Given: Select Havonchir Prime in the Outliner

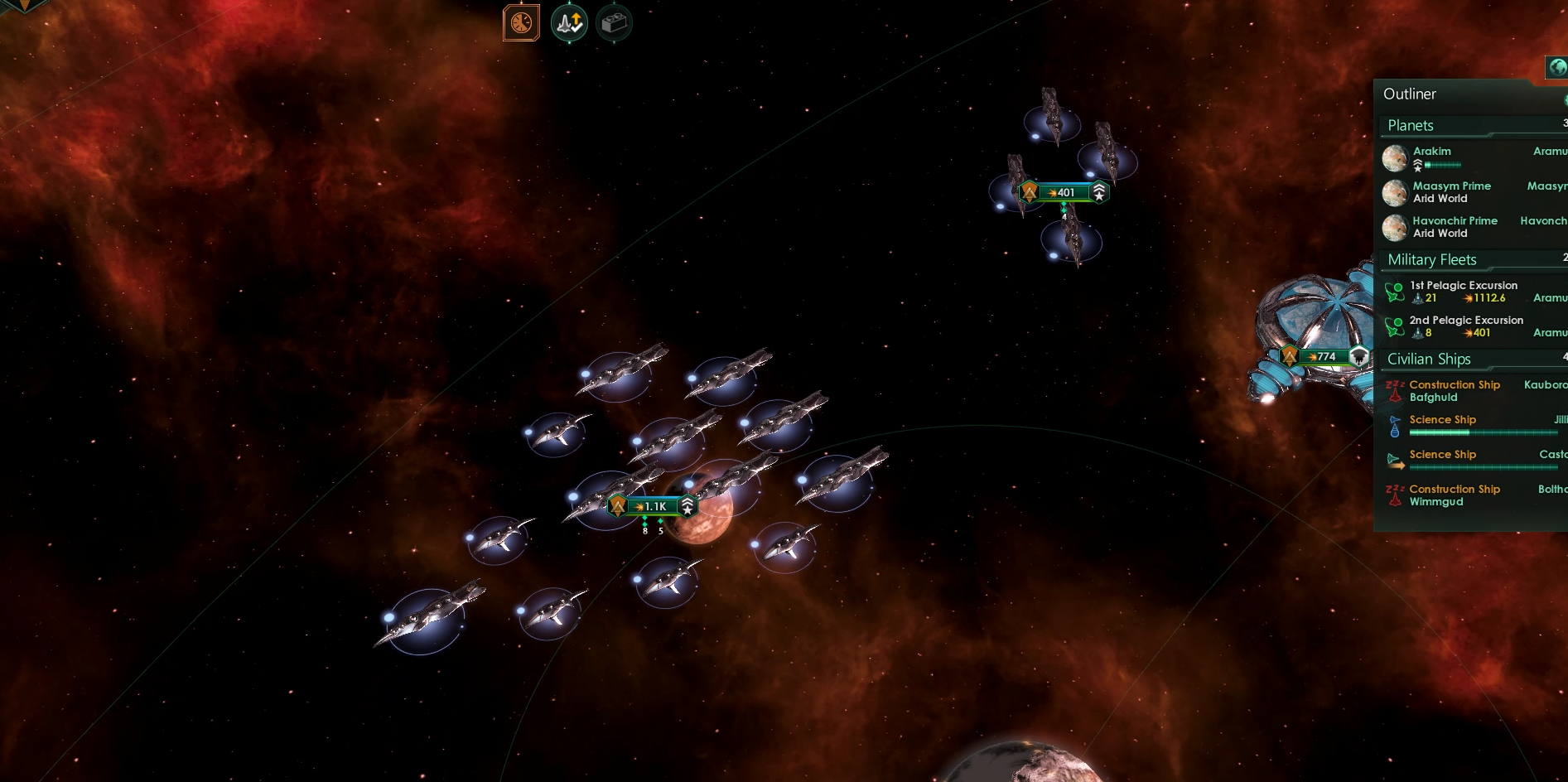Looking at the screenshot, I should (x=1454, y=220).
